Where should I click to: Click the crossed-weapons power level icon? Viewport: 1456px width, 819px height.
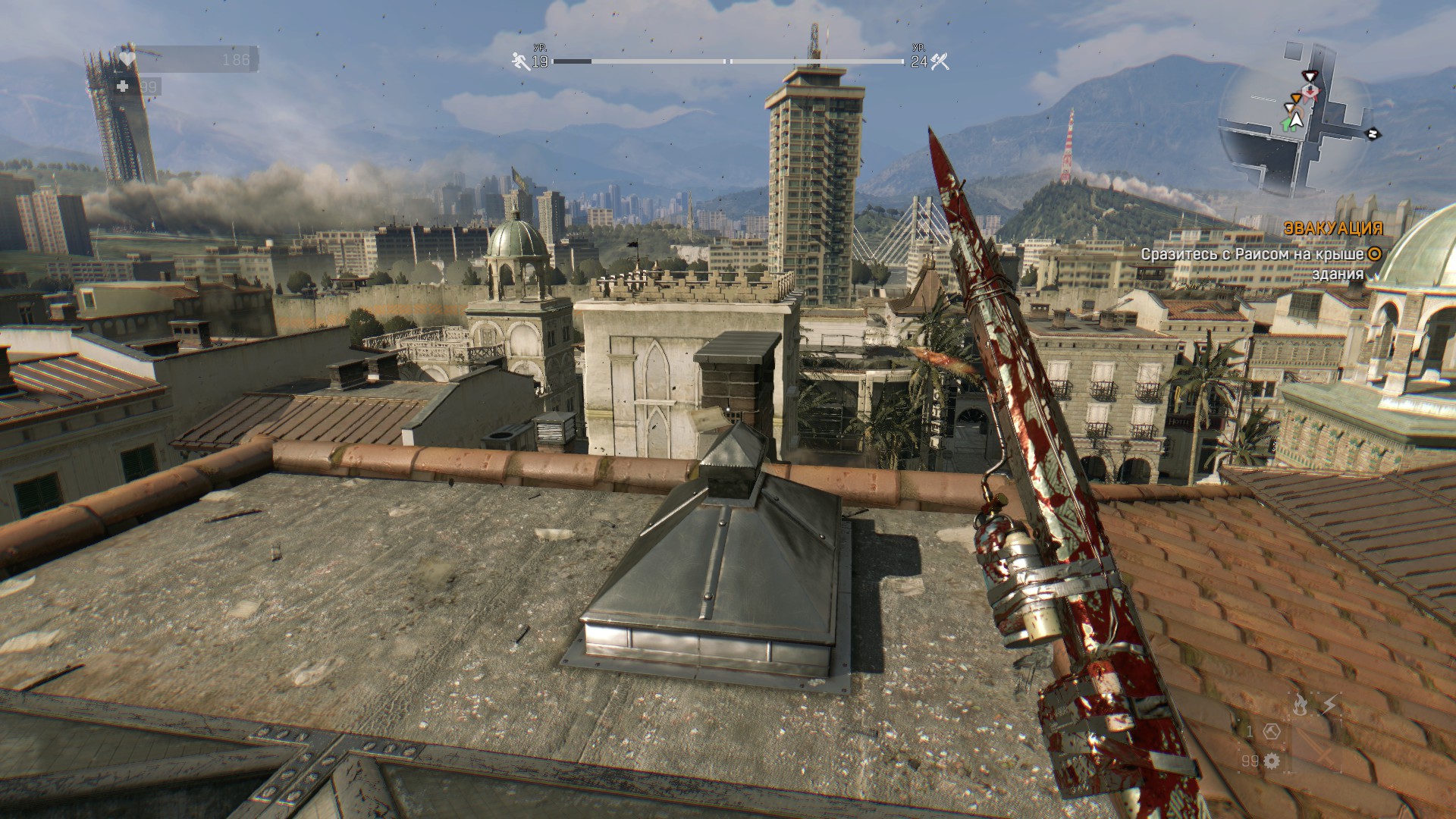940,61
